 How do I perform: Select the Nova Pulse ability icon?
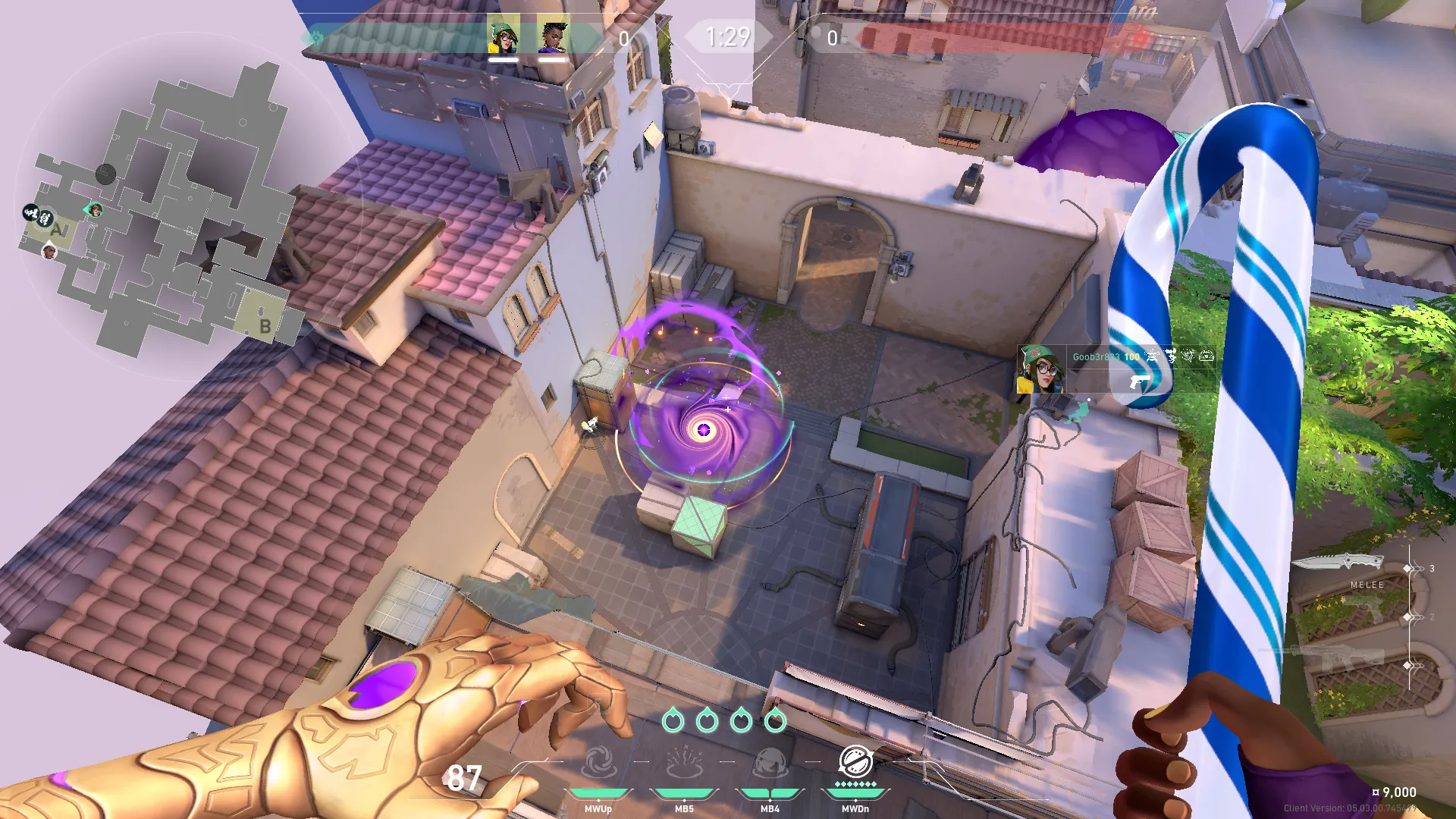[x=684, y=763]
